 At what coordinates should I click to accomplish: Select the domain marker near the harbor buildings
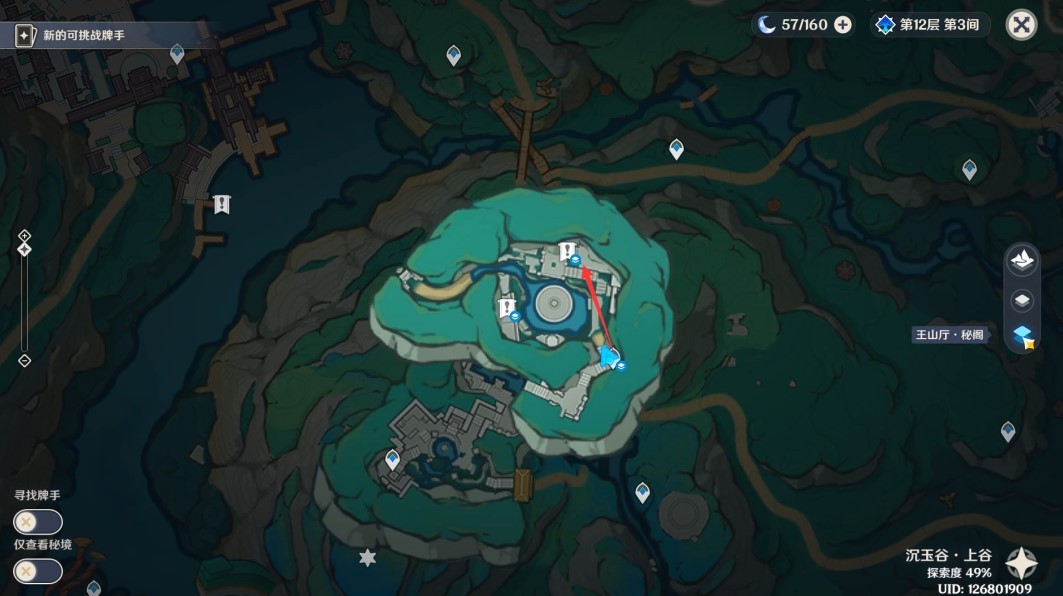coord(222,204)
